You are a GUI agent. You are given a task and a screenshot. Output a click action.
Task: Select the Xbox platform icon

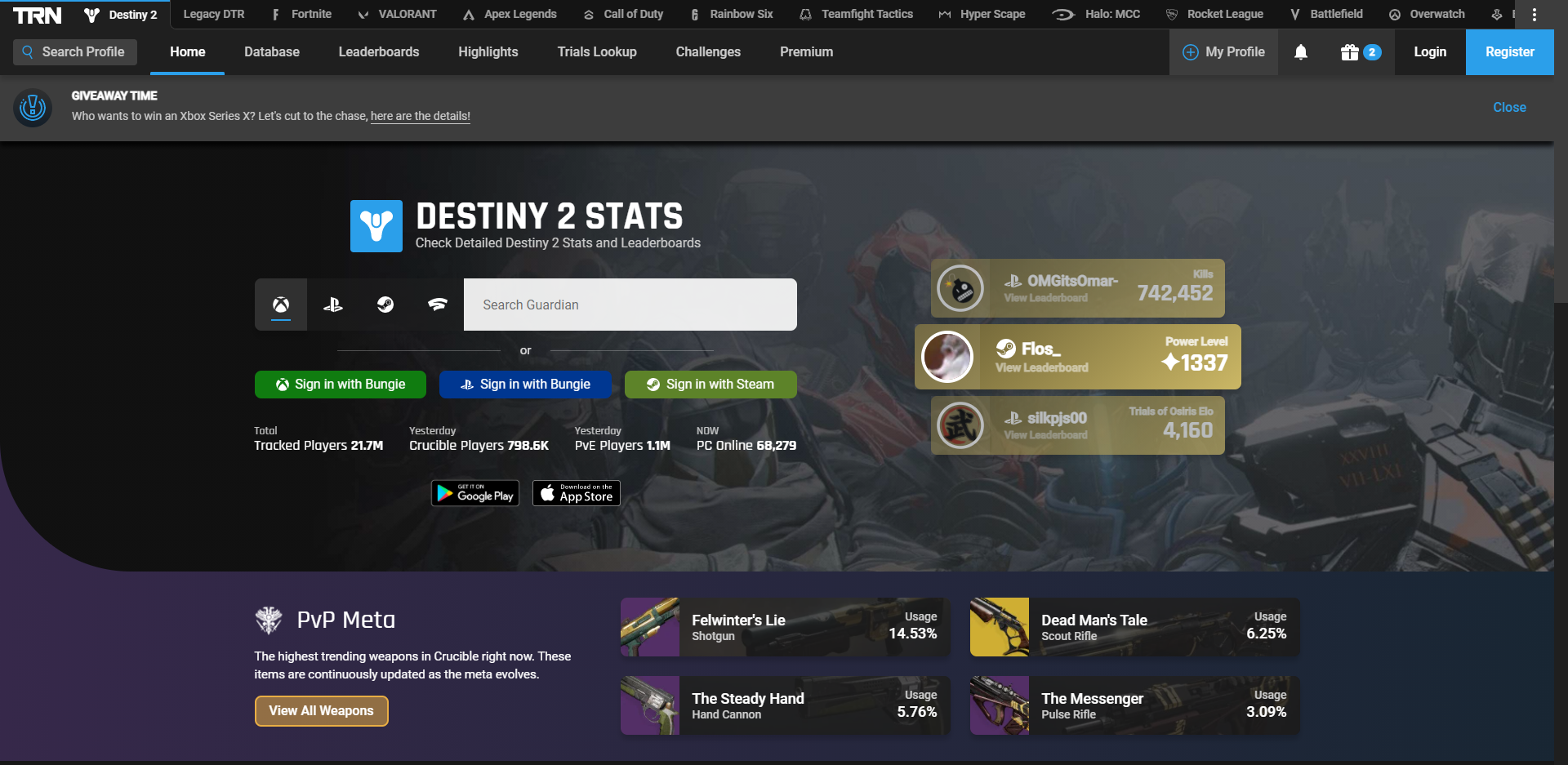pyautogui.click(x=281, y=305)
